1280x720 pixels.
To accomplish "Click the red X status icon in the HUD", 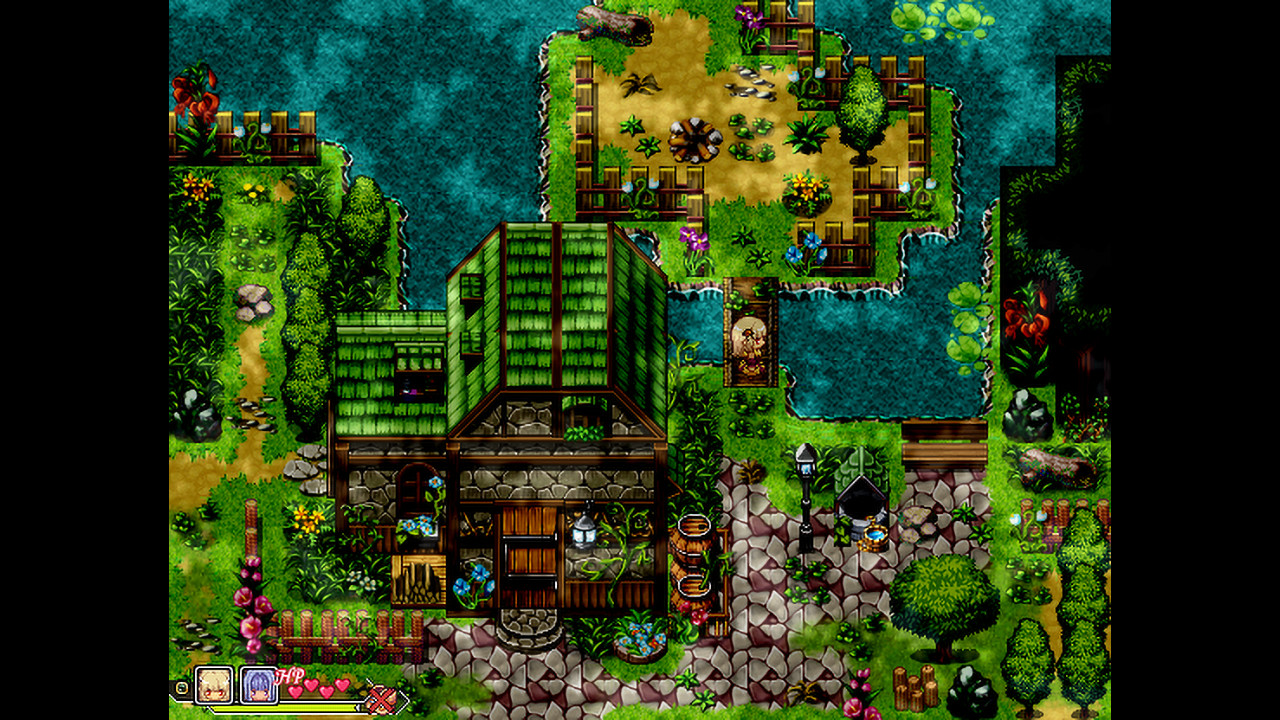I will (x=380, y=697).
